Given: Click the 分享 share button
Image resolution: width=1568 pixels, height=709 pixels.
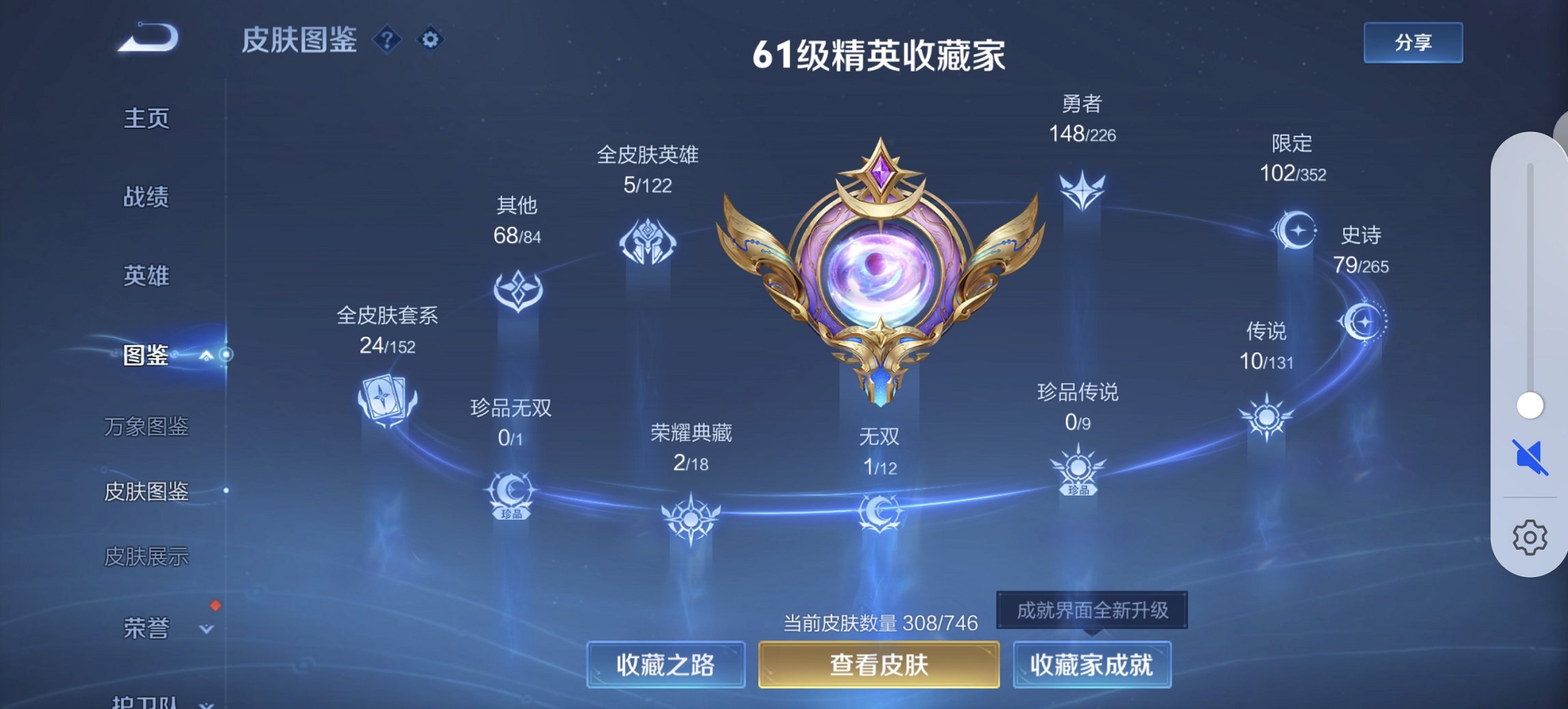Looking at the screenshot, I should coord(1412,42).
